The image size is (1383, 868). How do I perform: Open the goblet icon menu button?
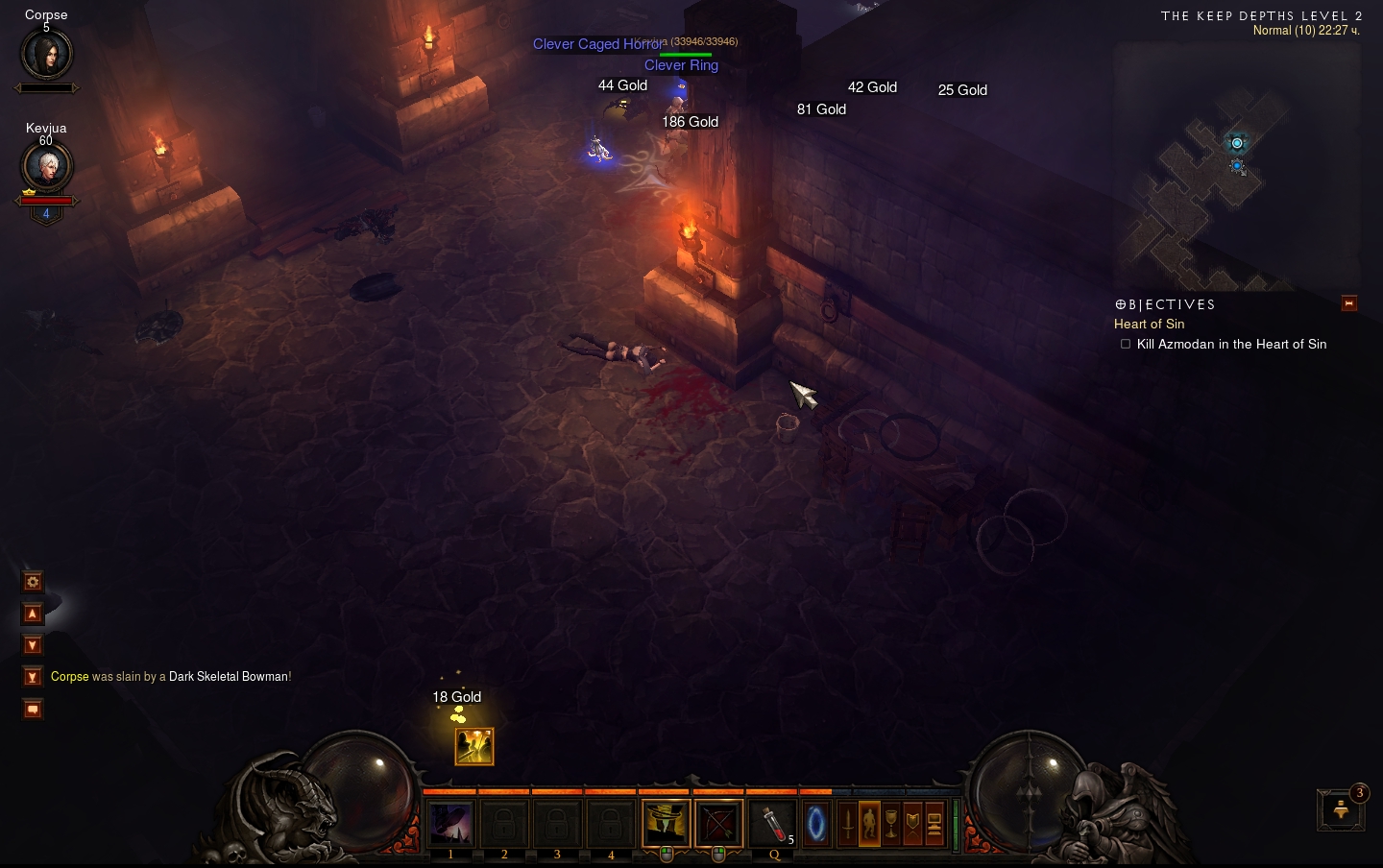[891, 824]
